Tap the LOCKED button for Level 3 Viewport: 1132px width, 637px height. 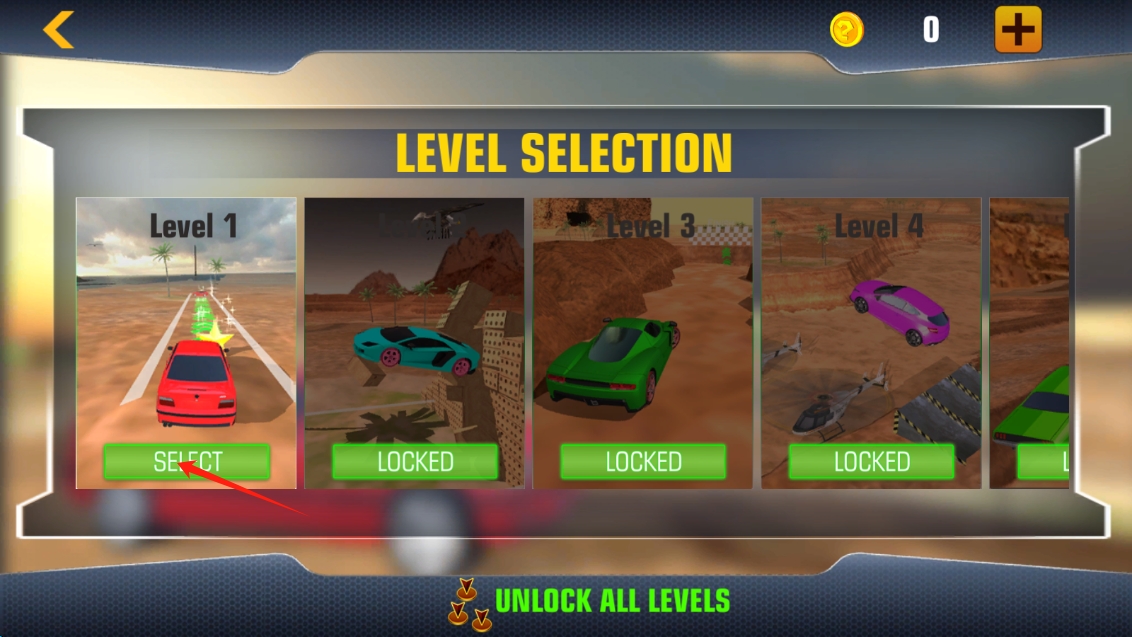tap(643, 462)
